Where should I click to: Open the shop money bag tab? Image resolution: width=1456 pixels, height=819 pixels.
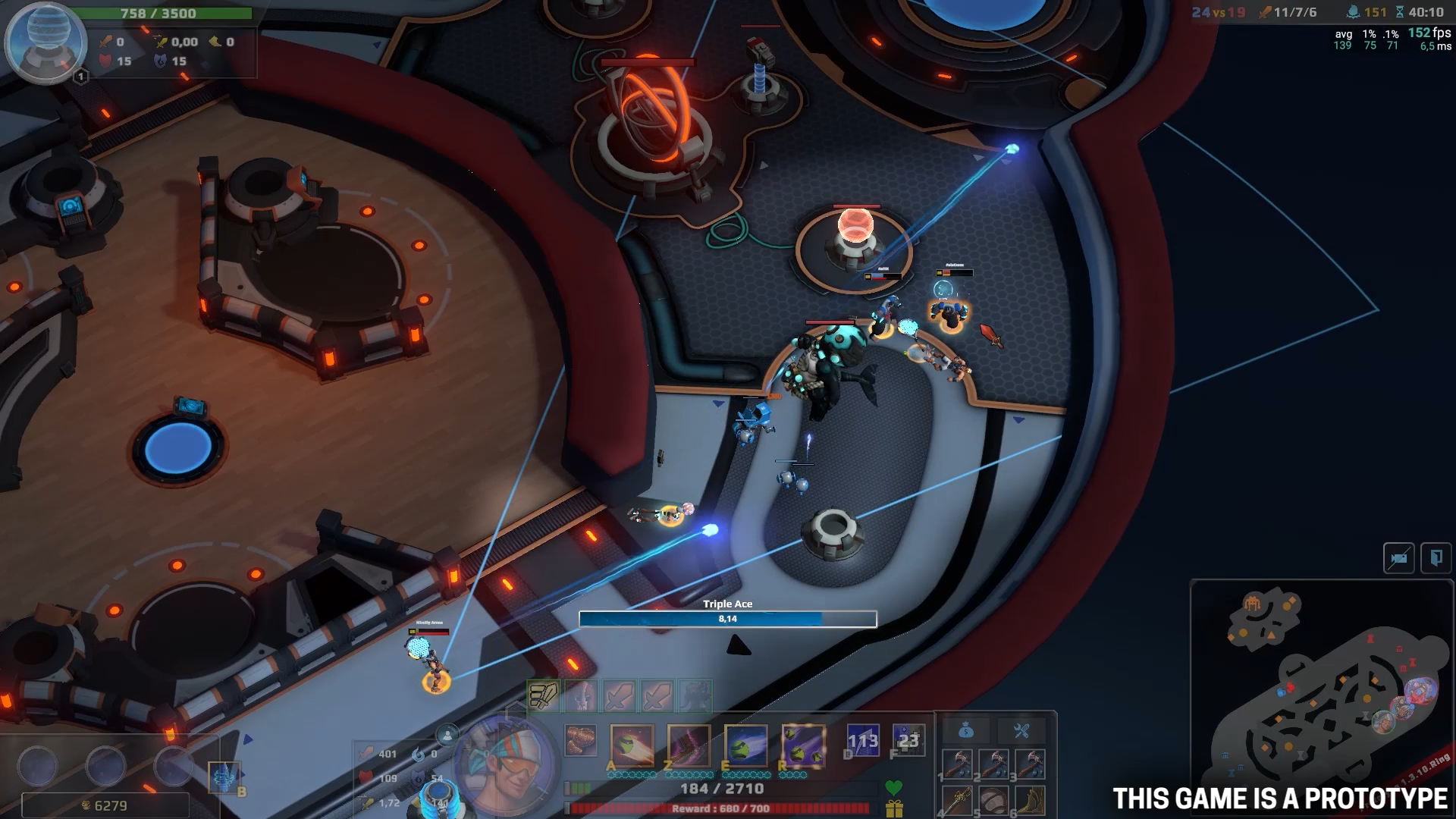click(965, 731)
